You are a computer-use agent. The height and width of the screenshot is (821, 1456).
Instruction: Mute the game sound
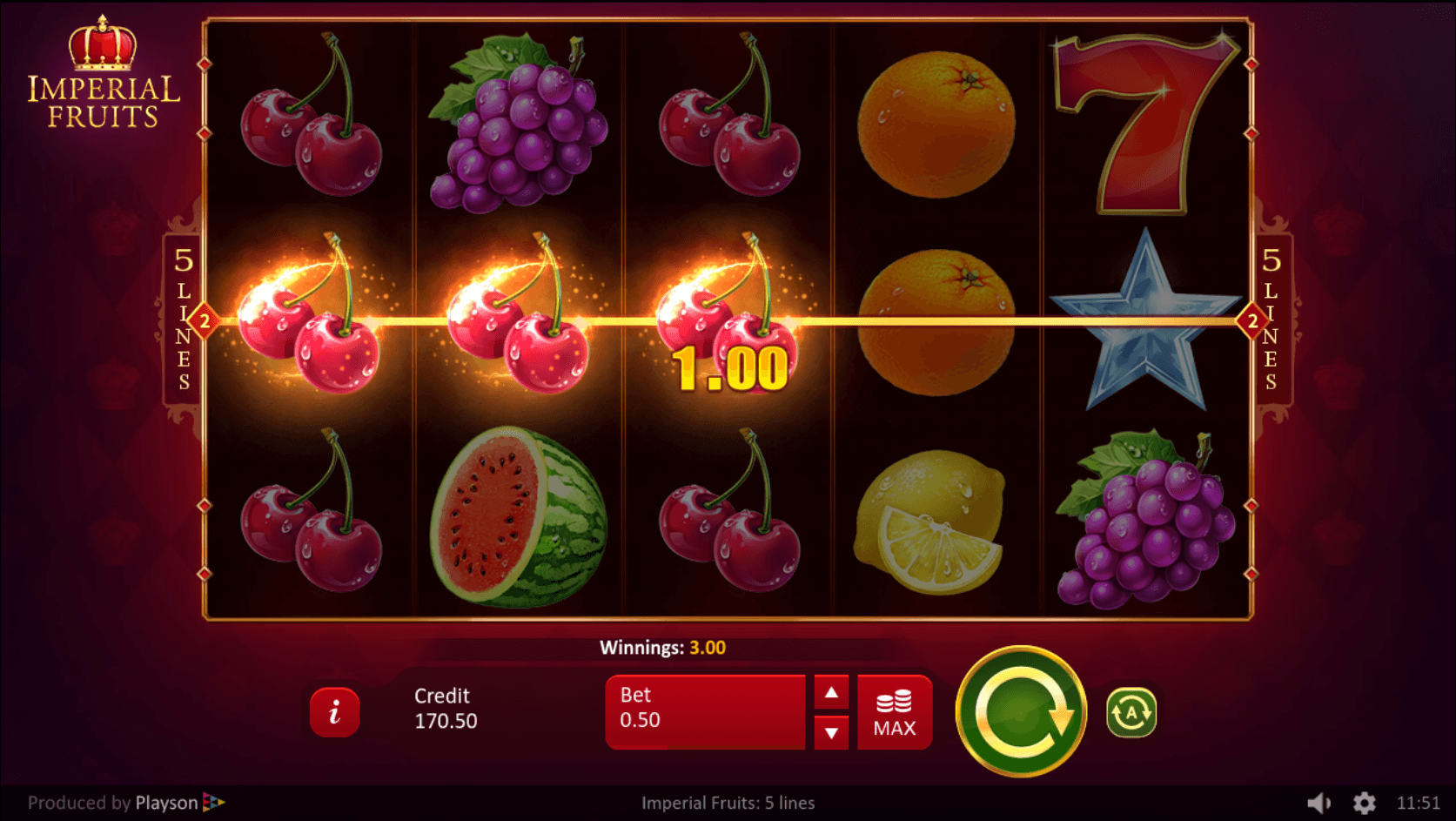[1320, 802]
